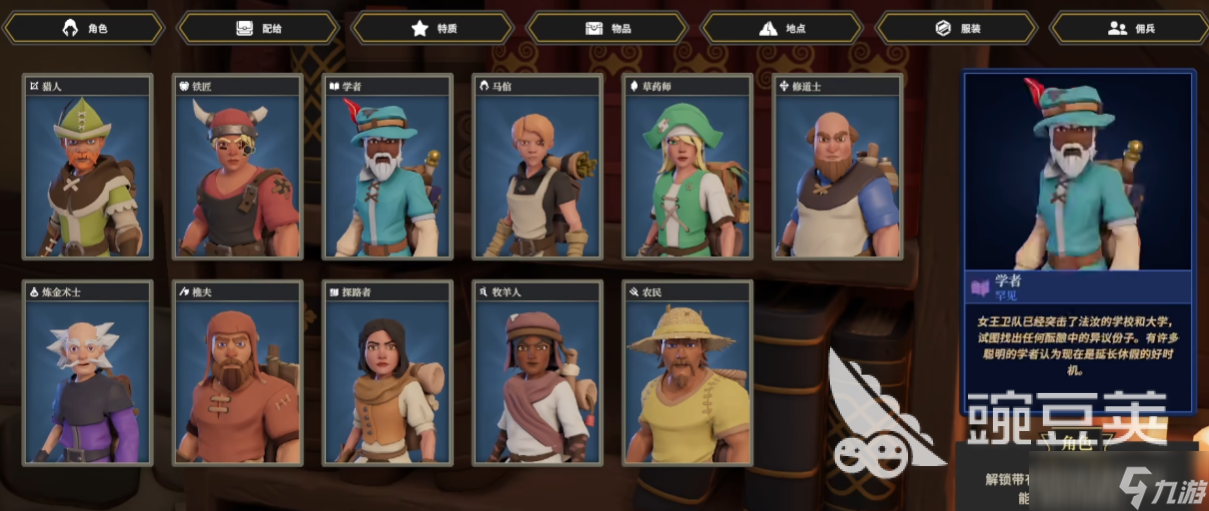The height and width of the screenshot is (511, 1209).
Task: Select the 特质 tab
Action: tap(433, 28)
